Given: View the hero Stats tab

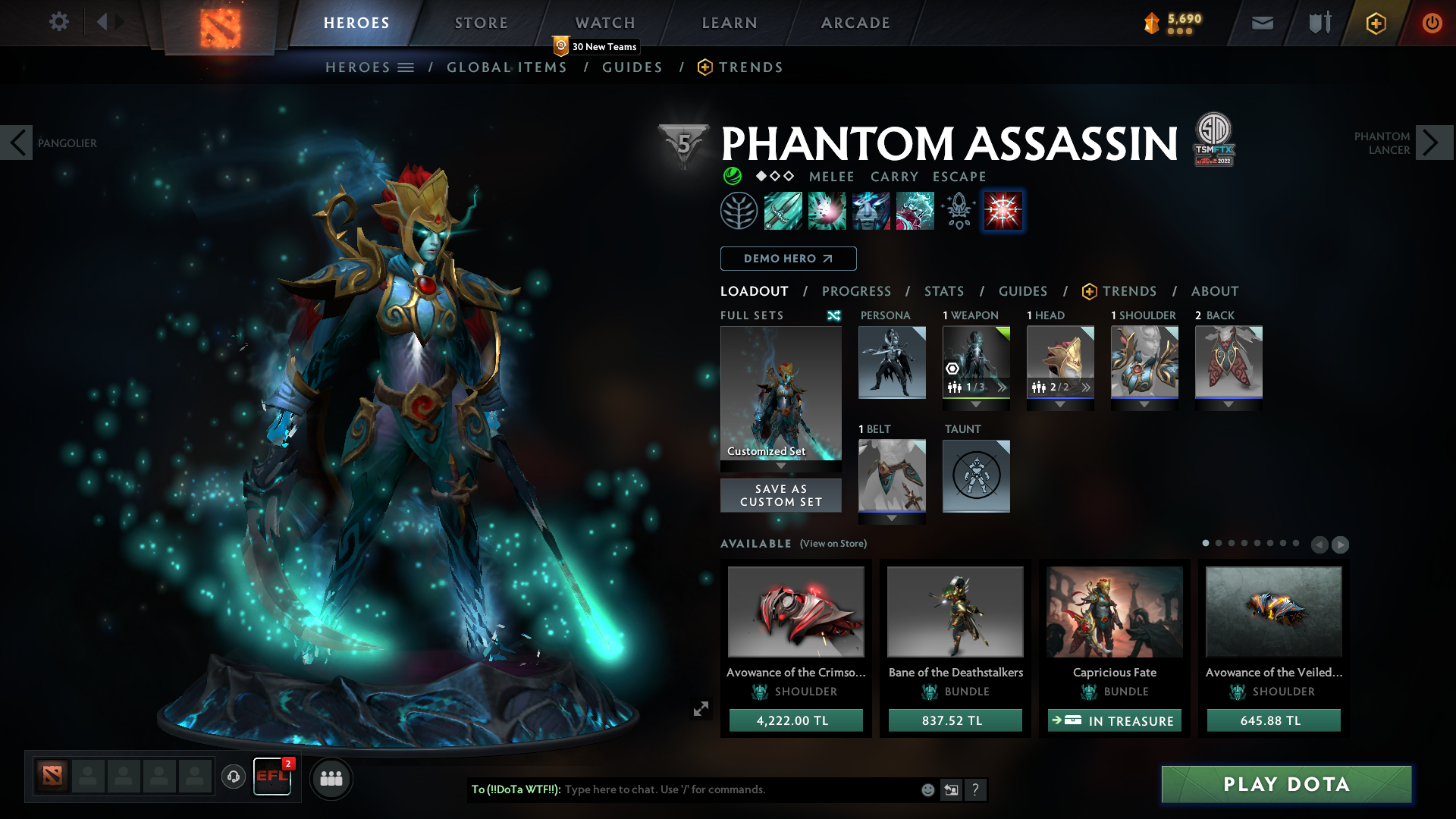Looking at the screenshot, I should [944, 291].
